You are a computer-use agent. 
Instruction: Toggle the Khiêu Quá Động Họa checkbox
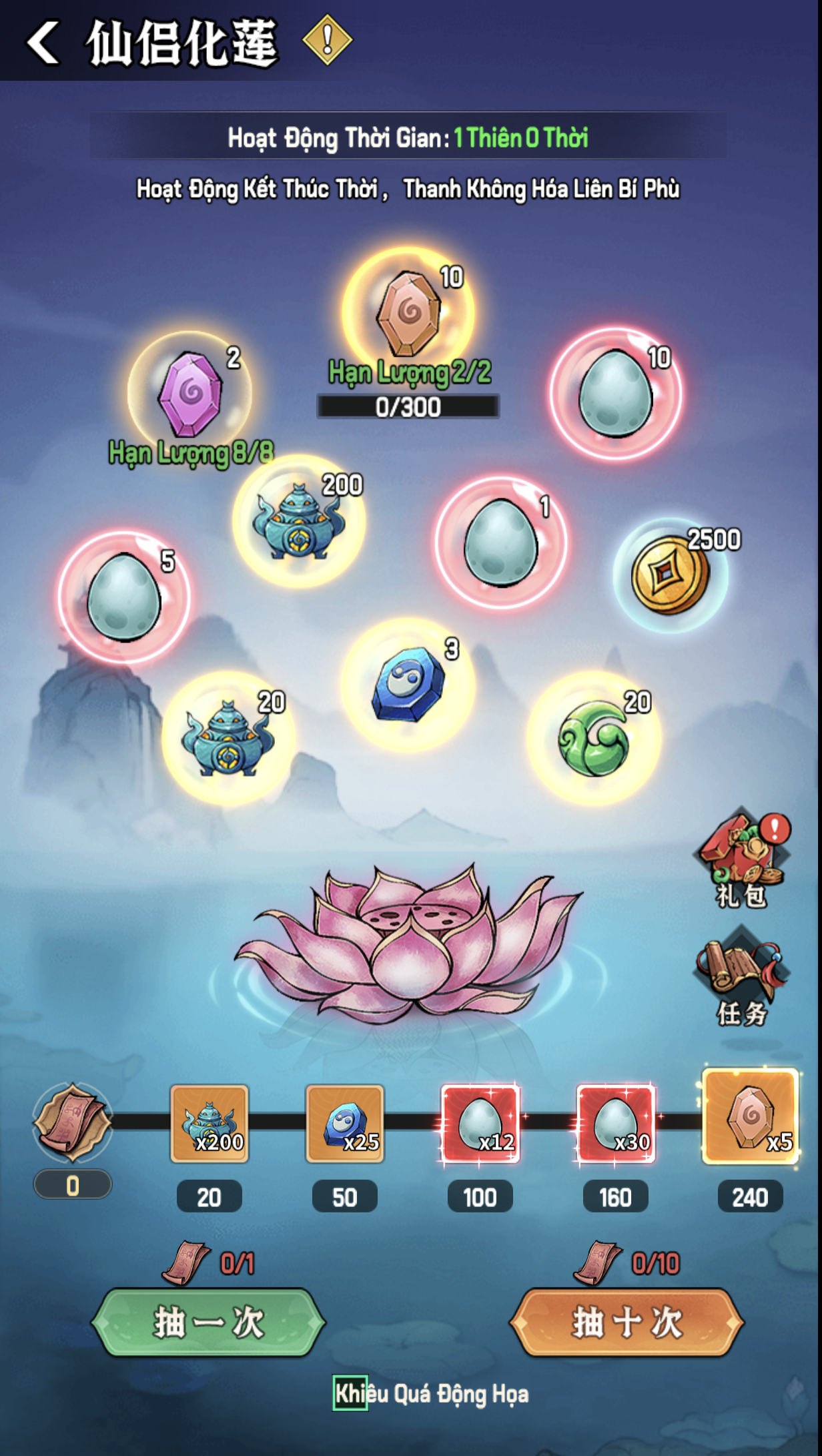pyautogui.click(x=350, y=1393)
